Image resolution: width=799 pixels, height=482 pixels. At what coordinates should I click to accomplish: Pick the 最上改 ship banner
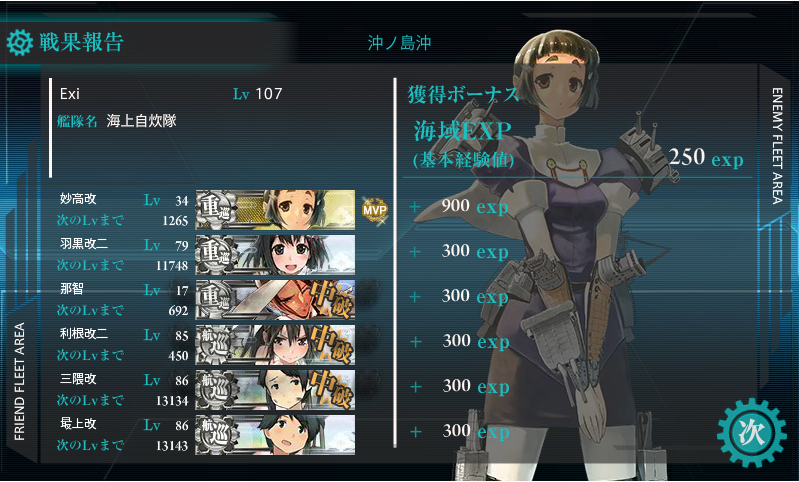point(275,434)
